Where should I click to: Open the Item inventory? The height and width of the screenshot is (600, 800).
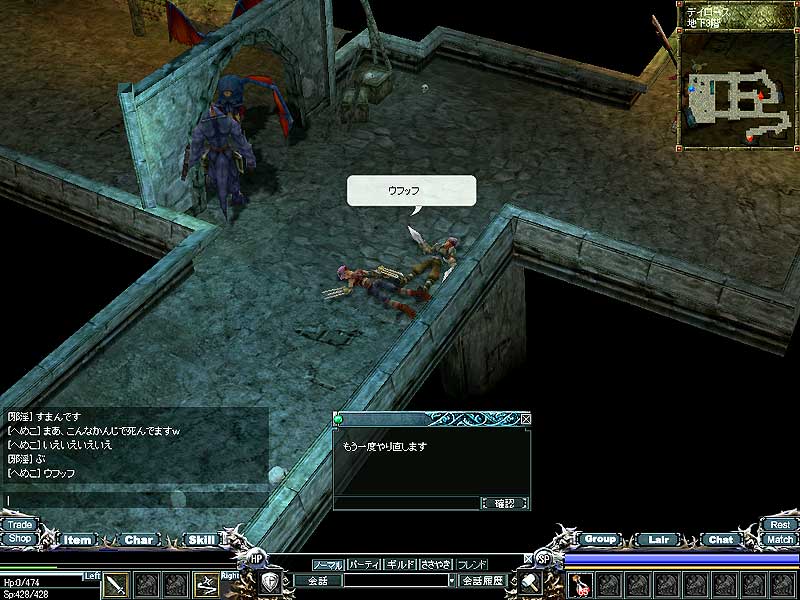(77, 540)
